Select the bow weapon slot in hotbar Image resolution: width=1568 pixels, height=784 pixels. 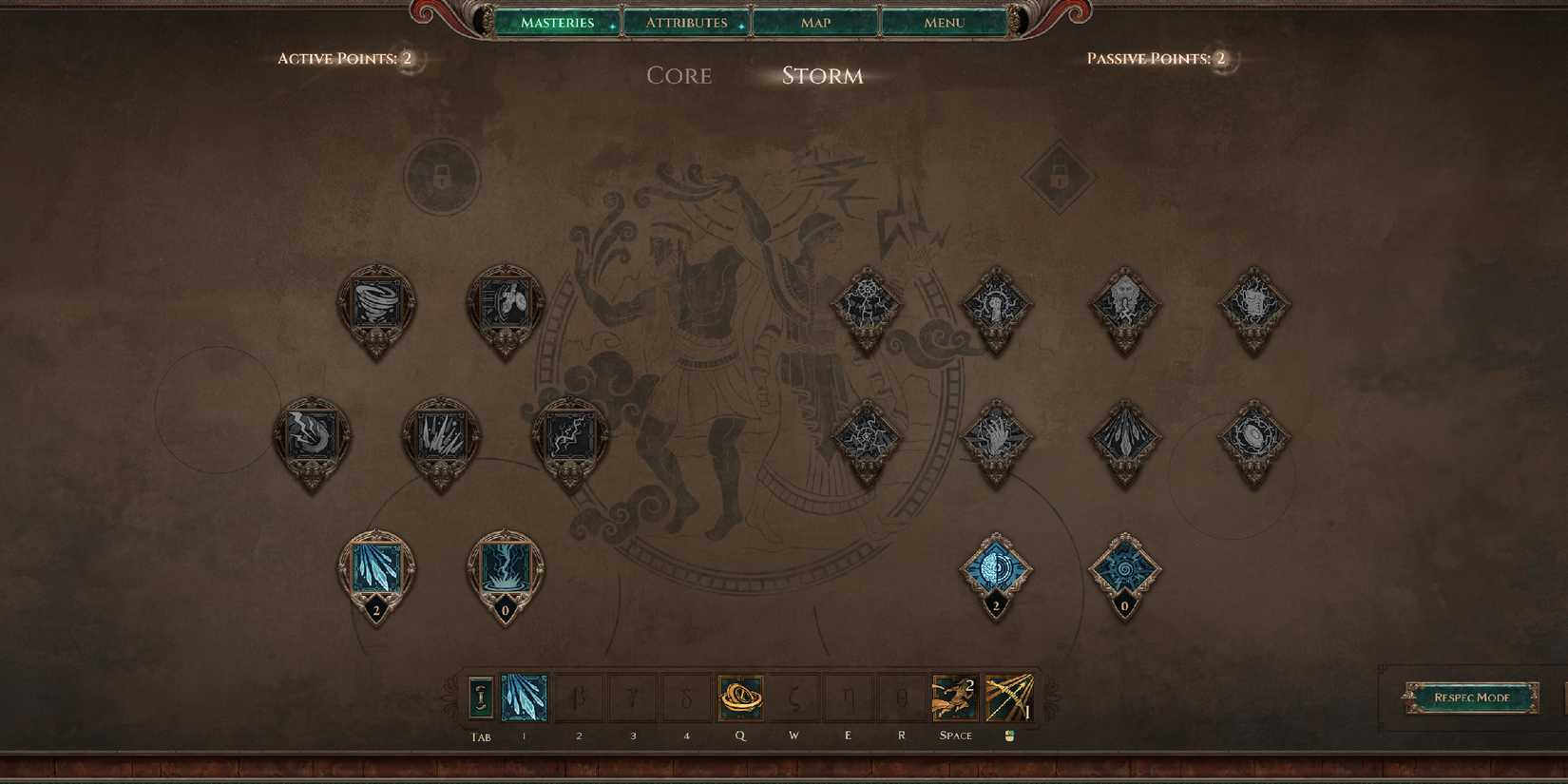(1009, 696)
